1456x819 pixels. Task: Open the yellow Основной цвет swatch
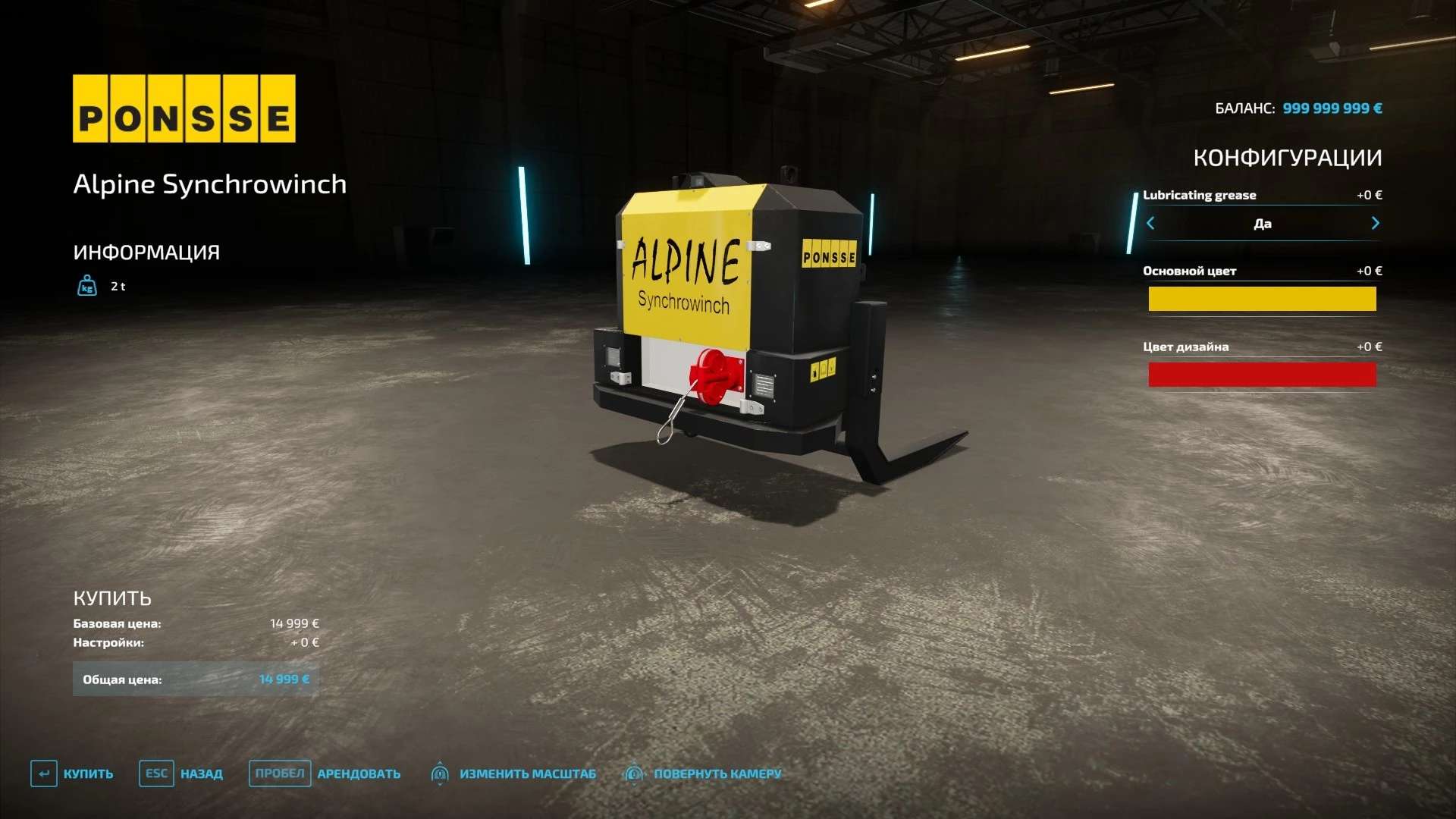[x=1262, y=299]
